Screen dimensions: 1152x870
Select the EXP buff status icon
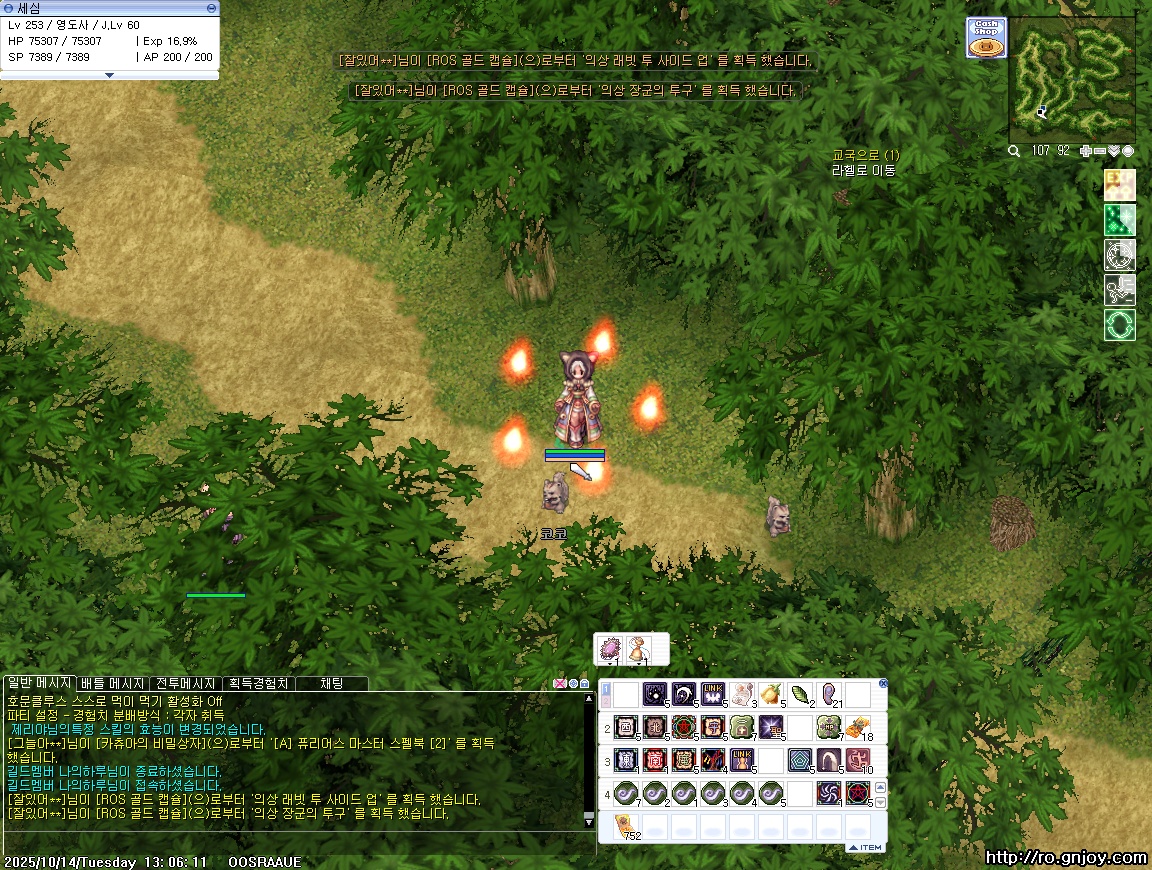coord(1119,185)
